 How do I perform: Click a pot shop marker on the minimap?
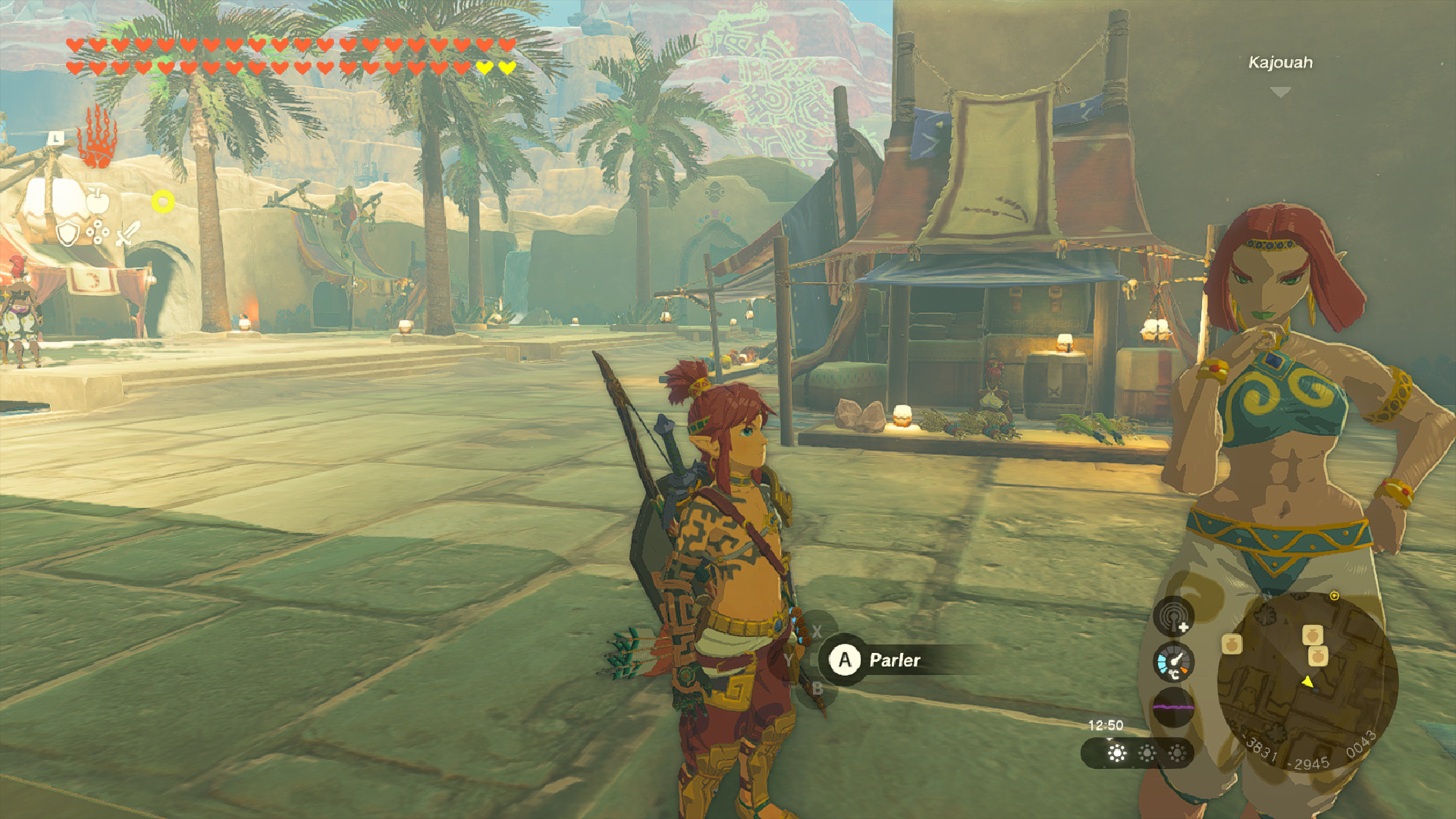pyautogui.click(x=1313, y=635)
